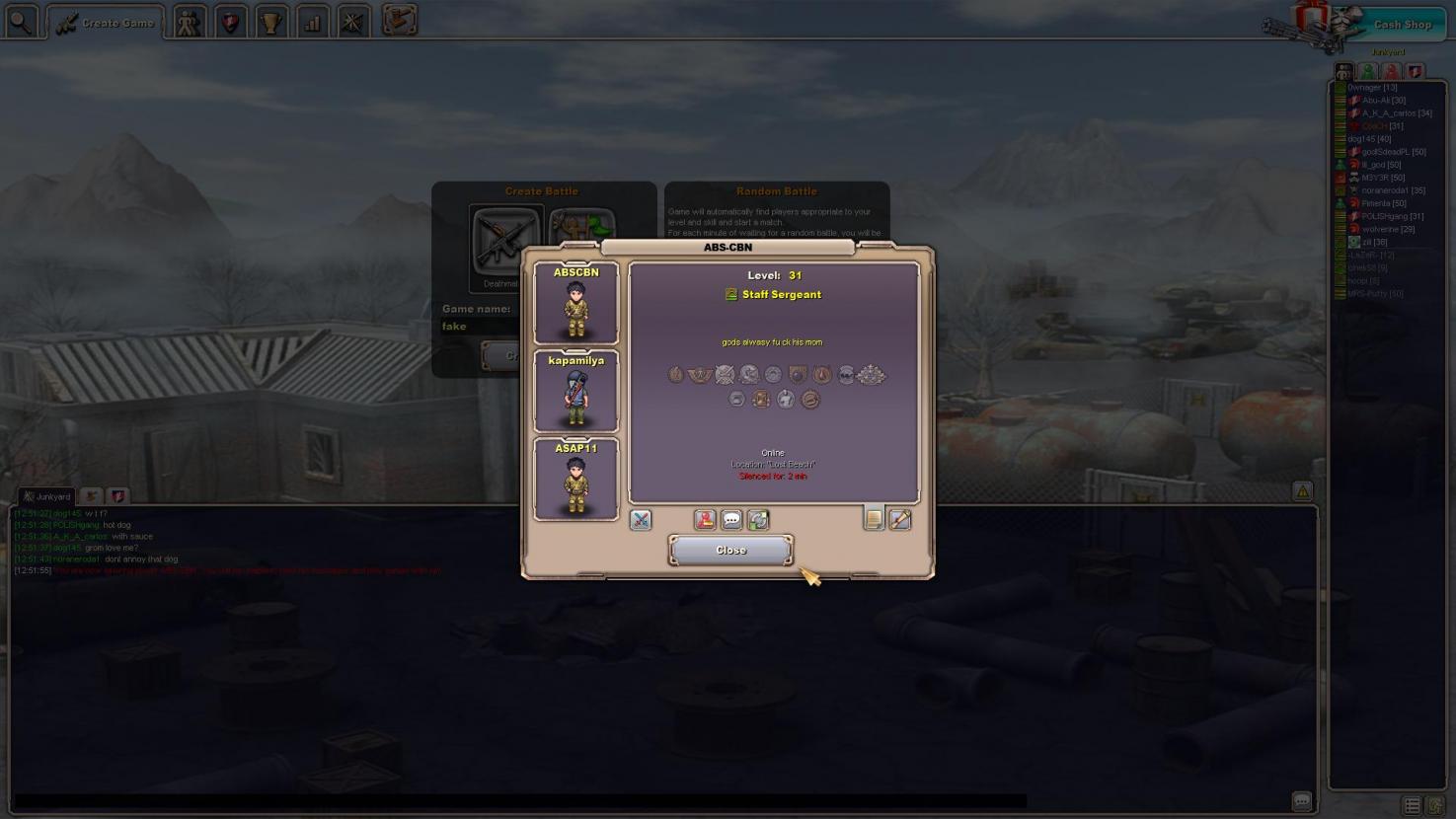1456x819 pixels.
Task: Select the ABSCBN character portrait
Action: 576,303
